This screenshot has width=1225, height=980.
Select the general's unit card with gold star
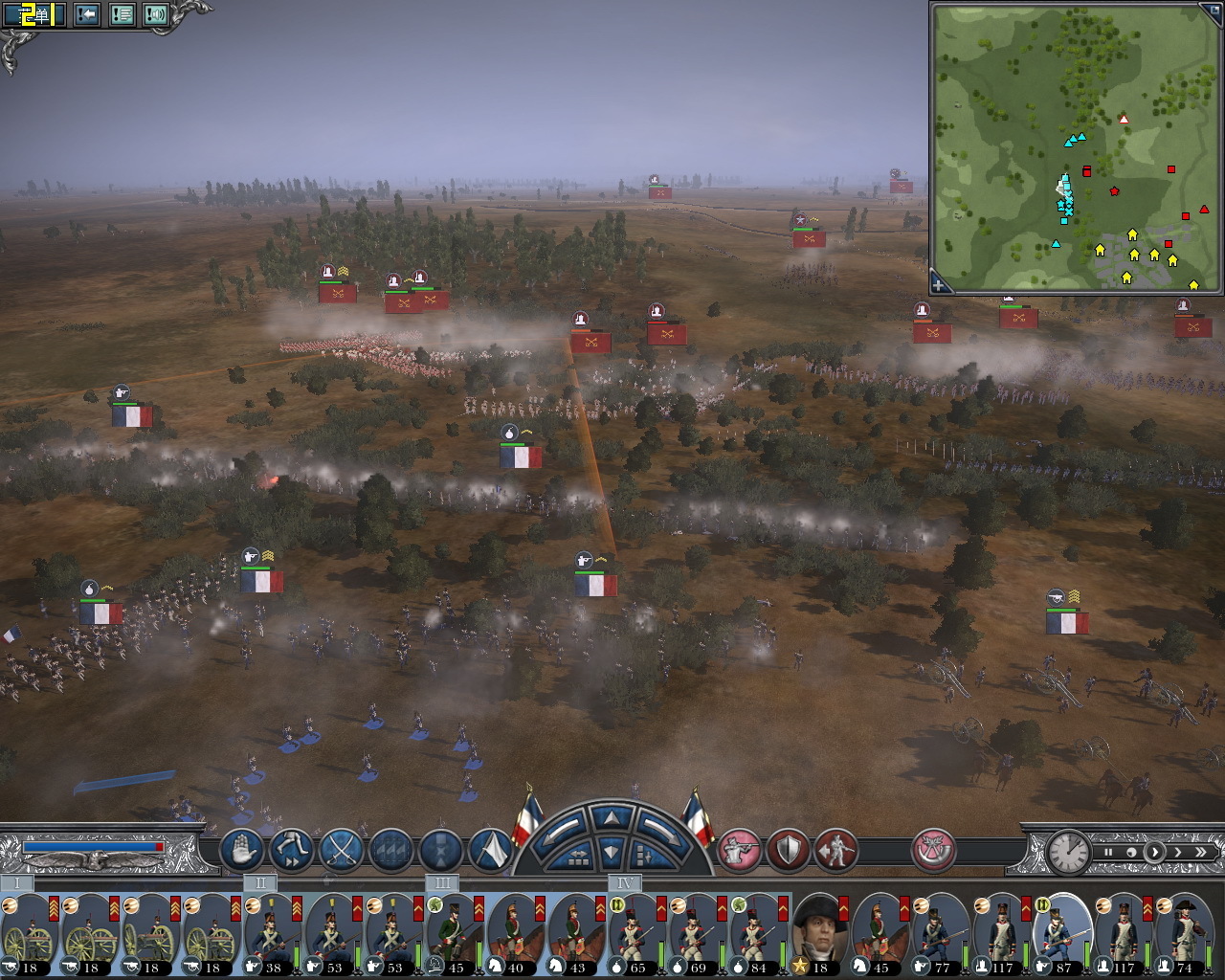point(818,935)
